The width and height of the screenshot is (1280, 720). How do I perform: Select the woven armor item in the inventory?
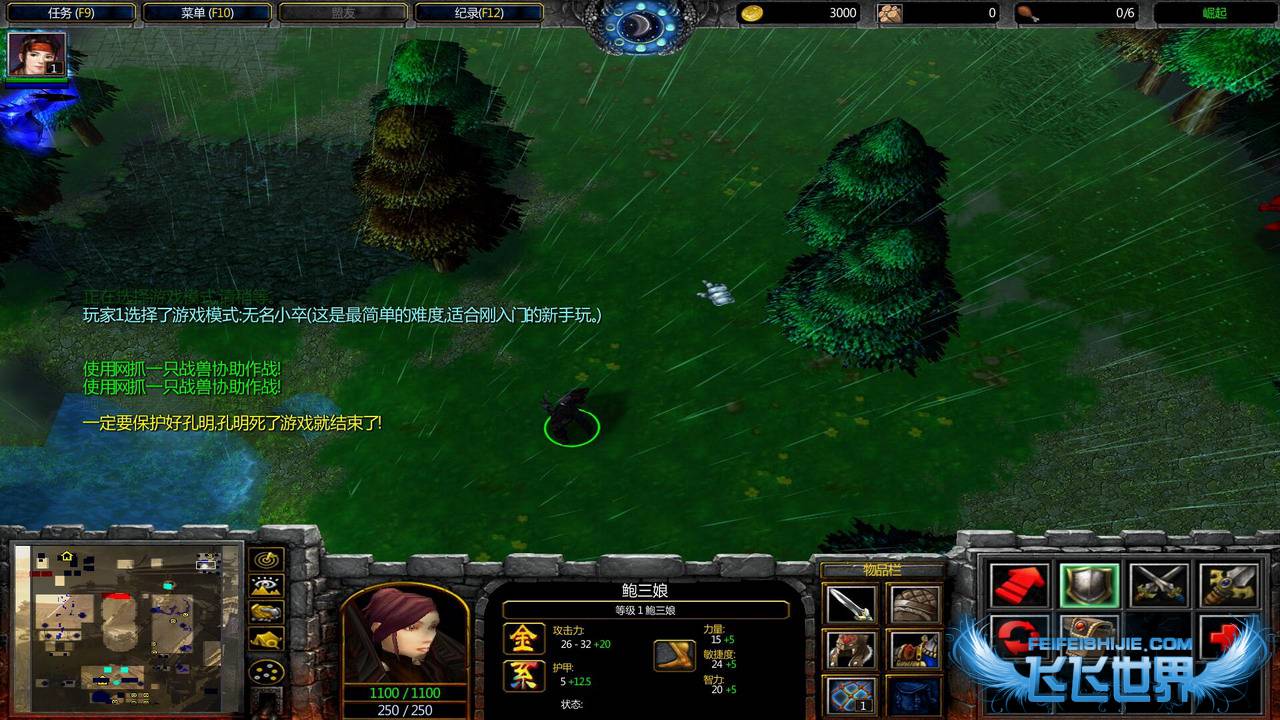pos(913,604)
